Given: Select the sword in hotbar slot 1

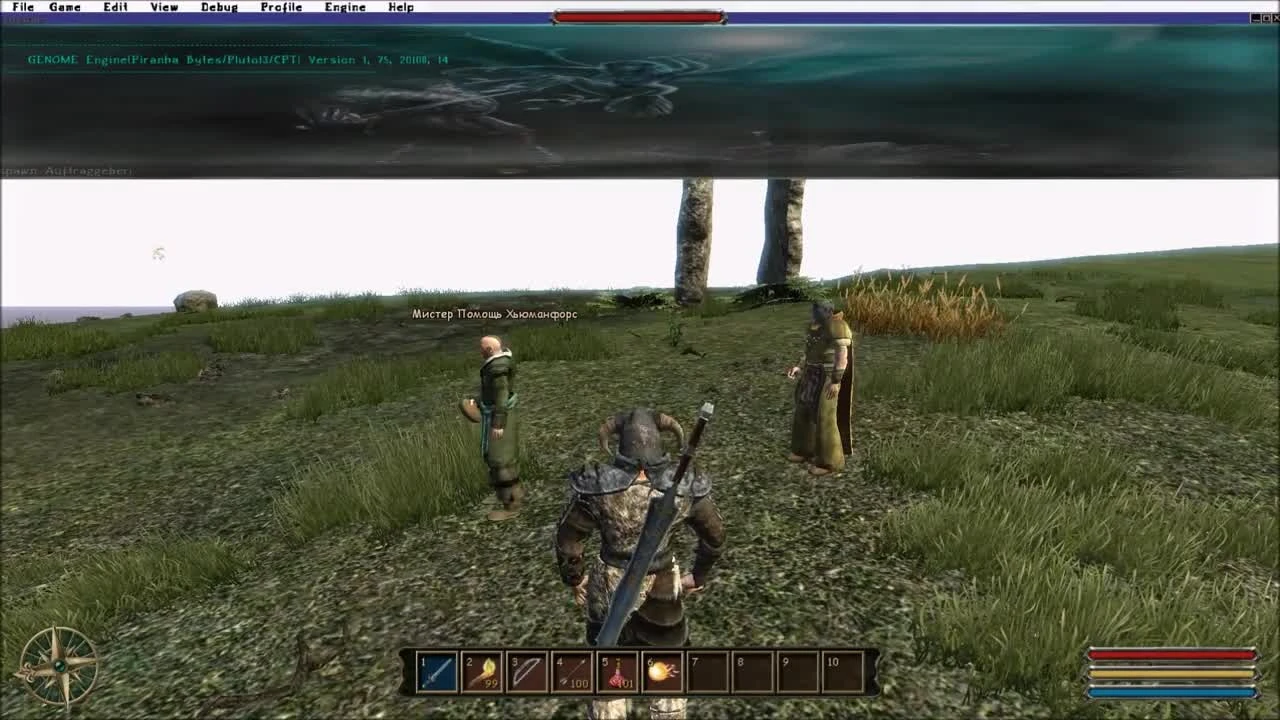Looking at the screenshot, I should (438, 672).
